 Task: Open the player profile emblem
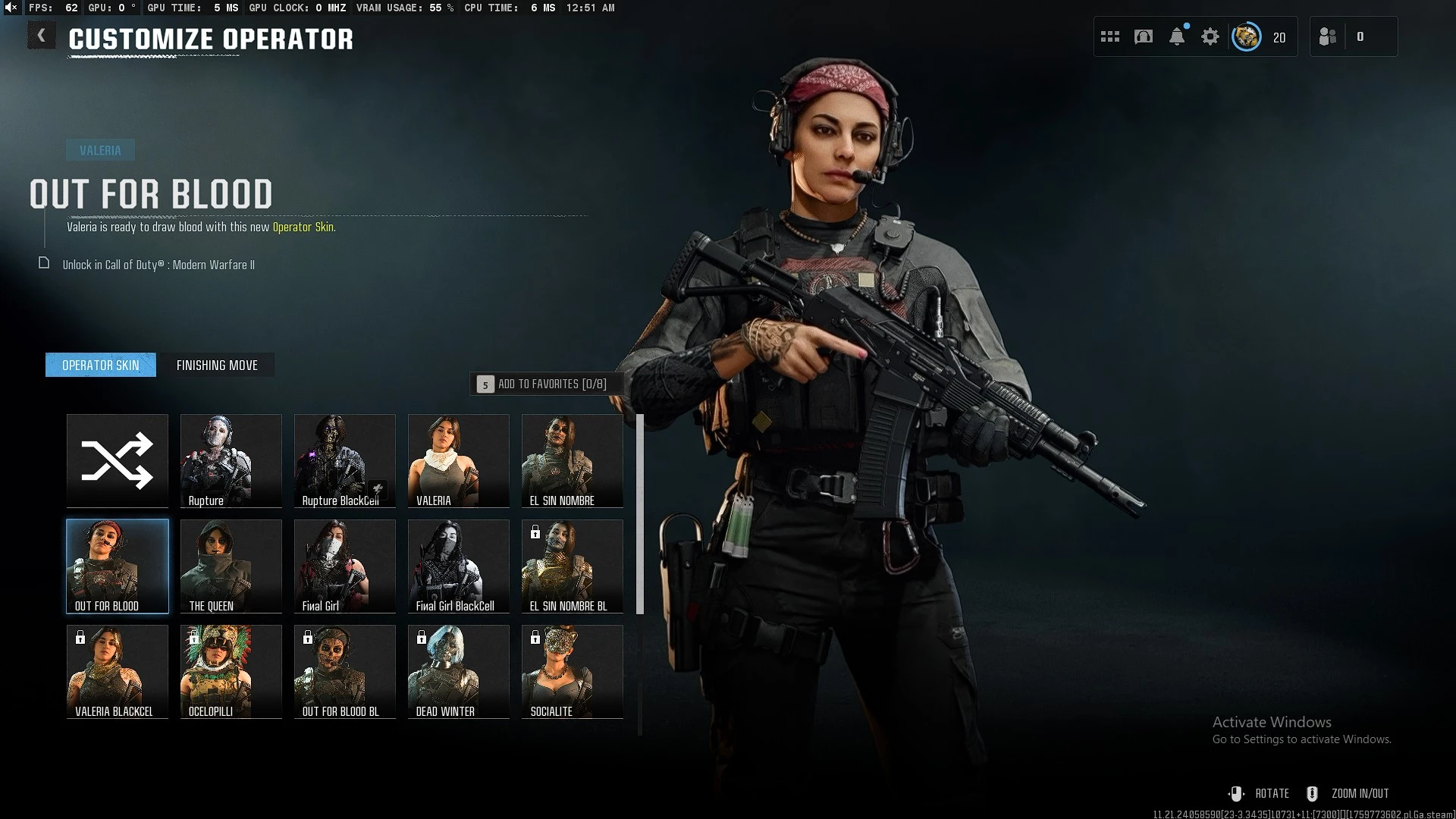1246,36
